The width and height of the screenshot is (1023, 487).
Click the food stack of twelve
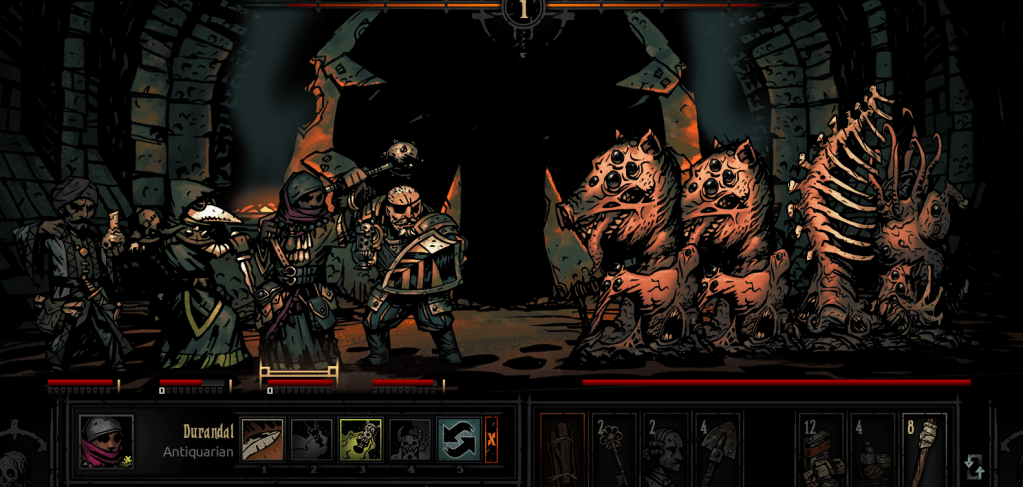(x=820, y=449)
